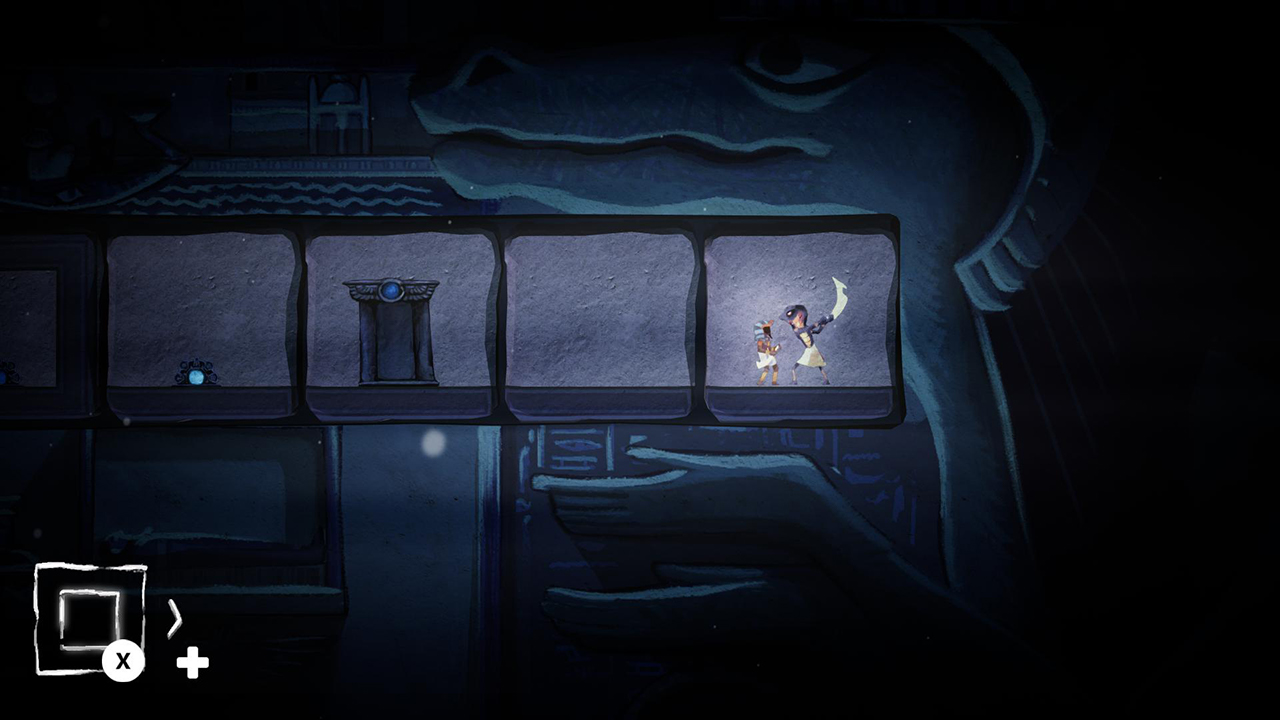
Task: Click the X badge on the swap prompt
Action: click(x=123, y=660)
